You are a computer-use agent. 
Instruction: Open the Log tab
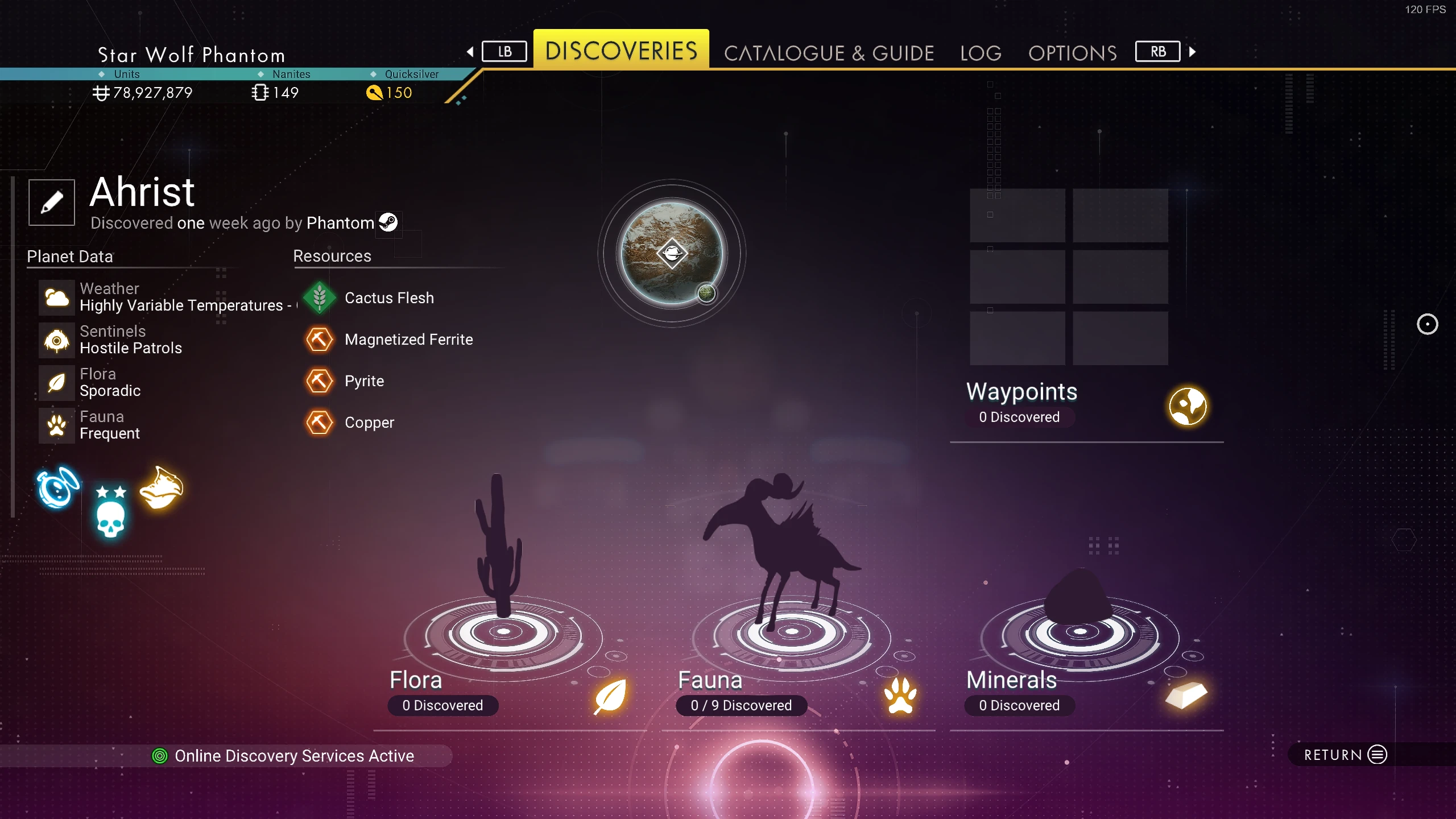981,53
